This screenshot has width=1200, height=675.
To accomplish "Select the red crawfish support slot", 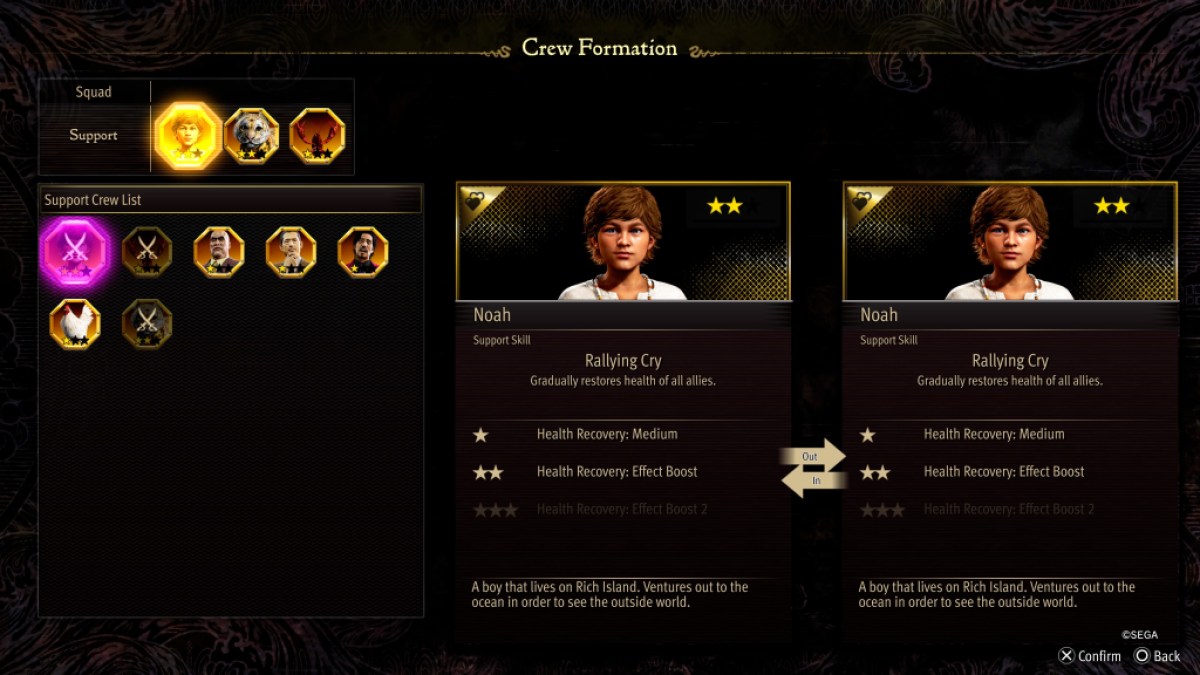I will (317, 136).
